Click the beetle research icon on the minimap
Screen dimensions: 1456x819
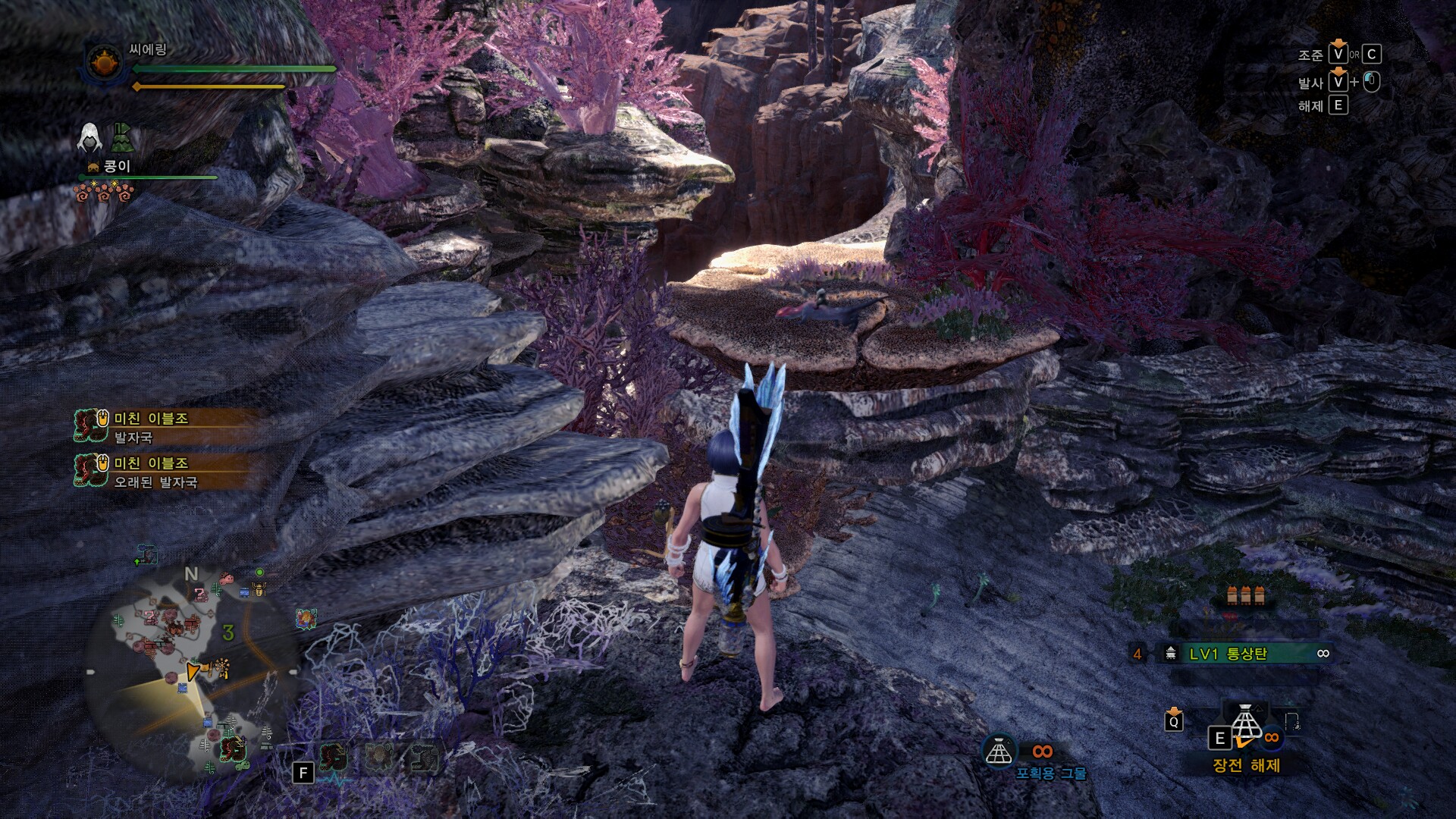pos(258,589)
